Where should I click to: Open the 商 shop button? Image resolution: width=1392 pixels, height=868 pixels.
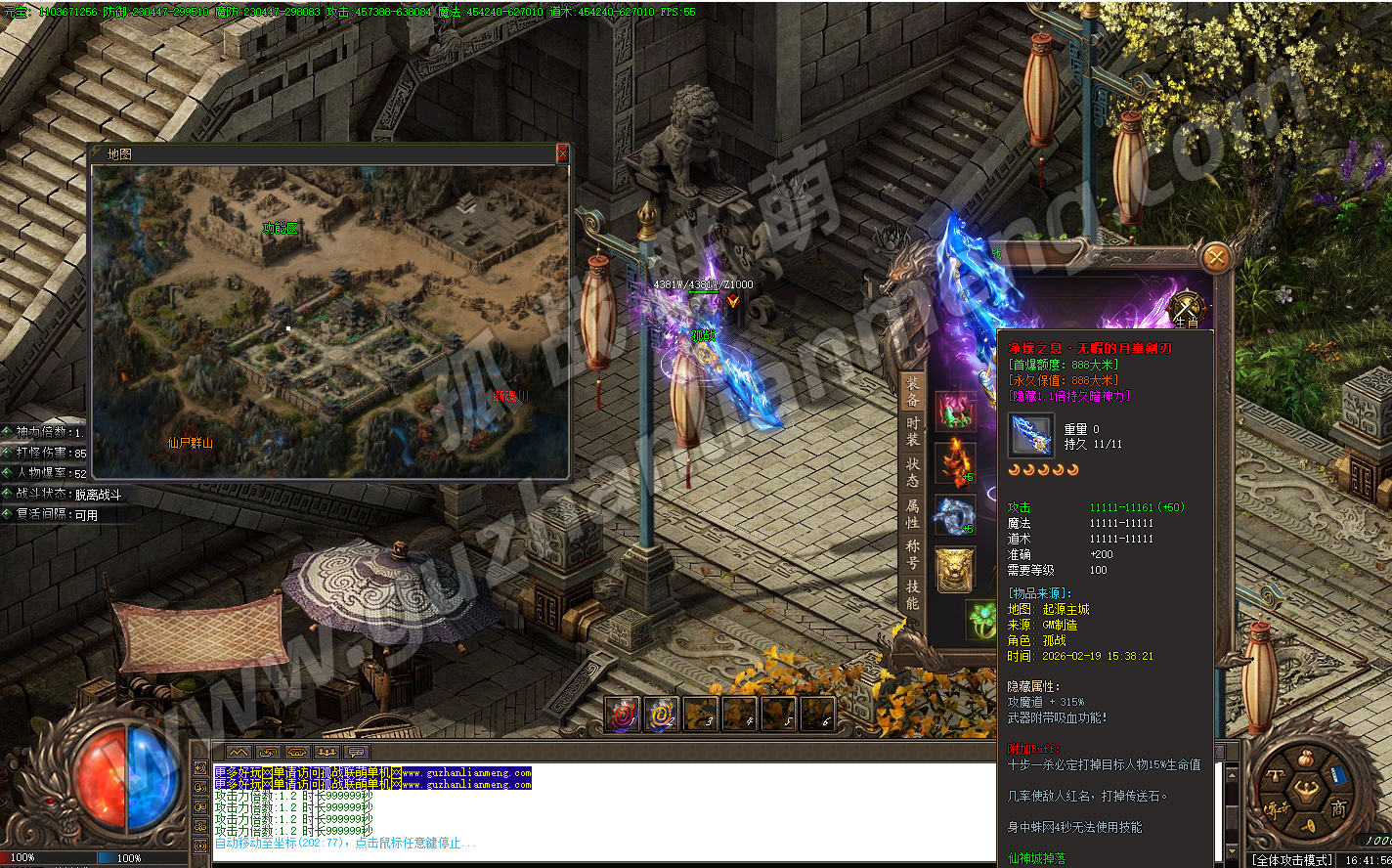point(1338,807)
